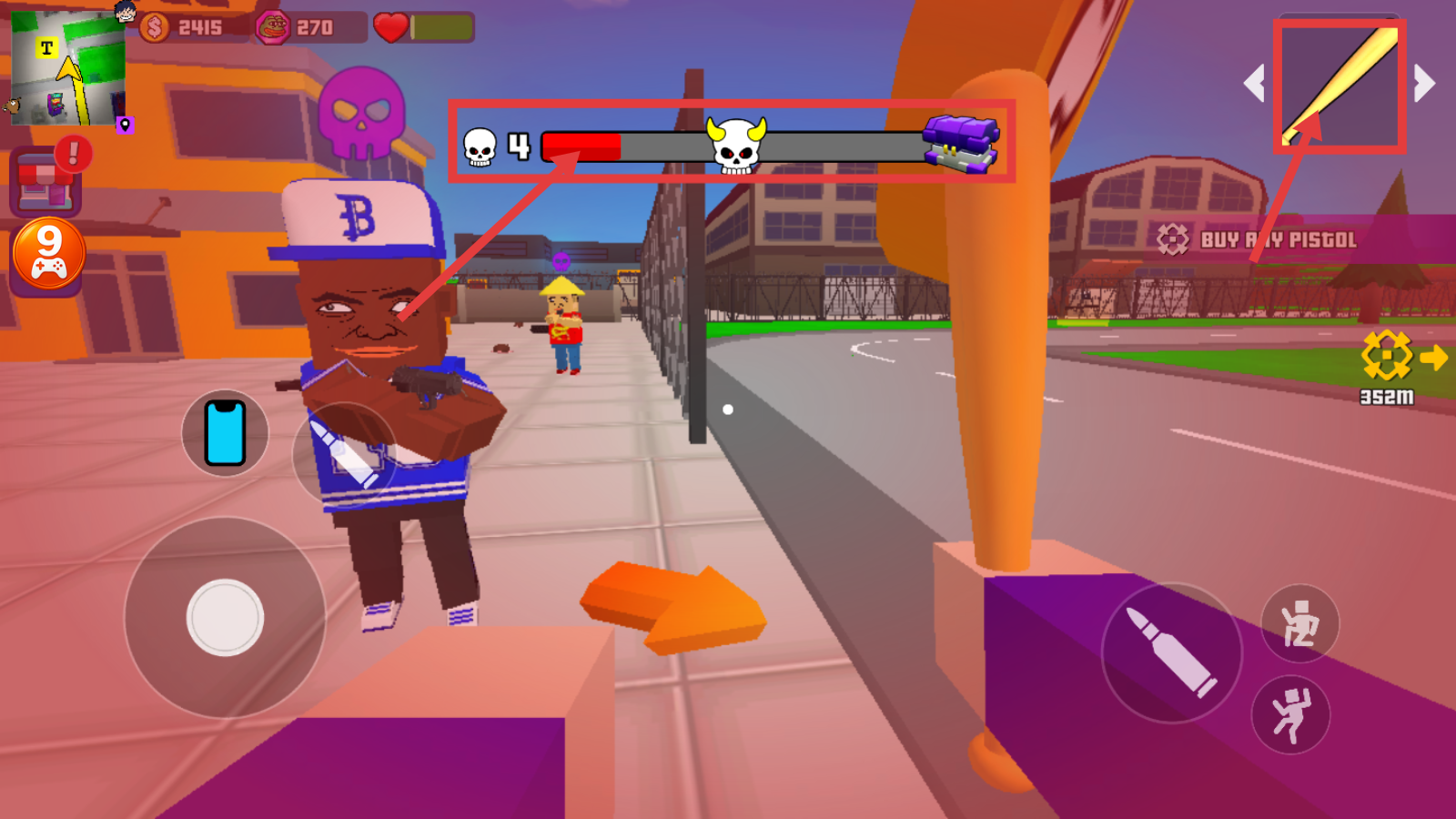Switch to the previous weapon arrow
The width and height of the screenshot is (1456, 819).
(1255, 84)
